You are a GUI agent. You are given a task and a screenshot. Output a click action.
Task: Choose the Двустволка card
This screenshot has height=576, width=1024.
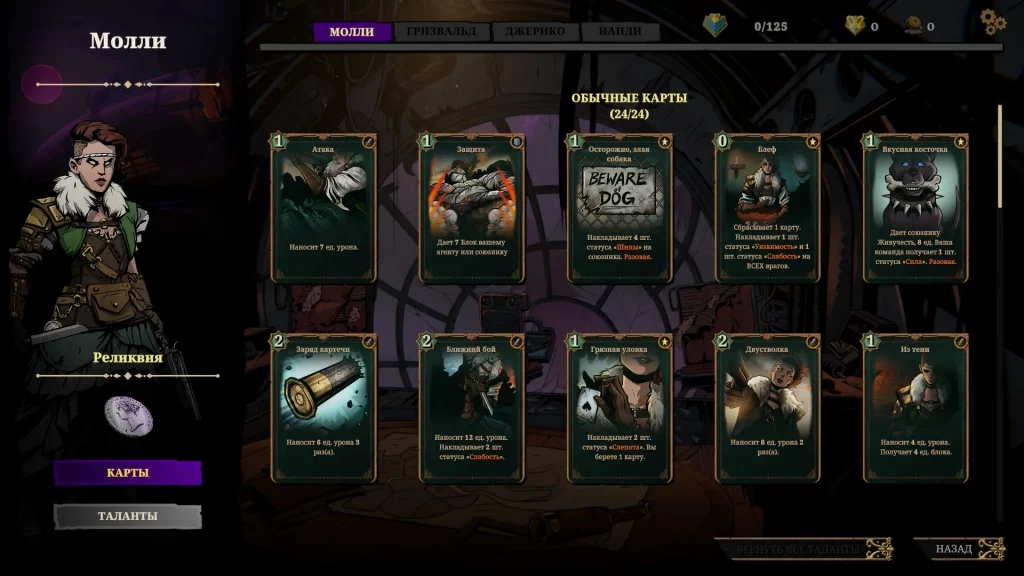[768, 408]
